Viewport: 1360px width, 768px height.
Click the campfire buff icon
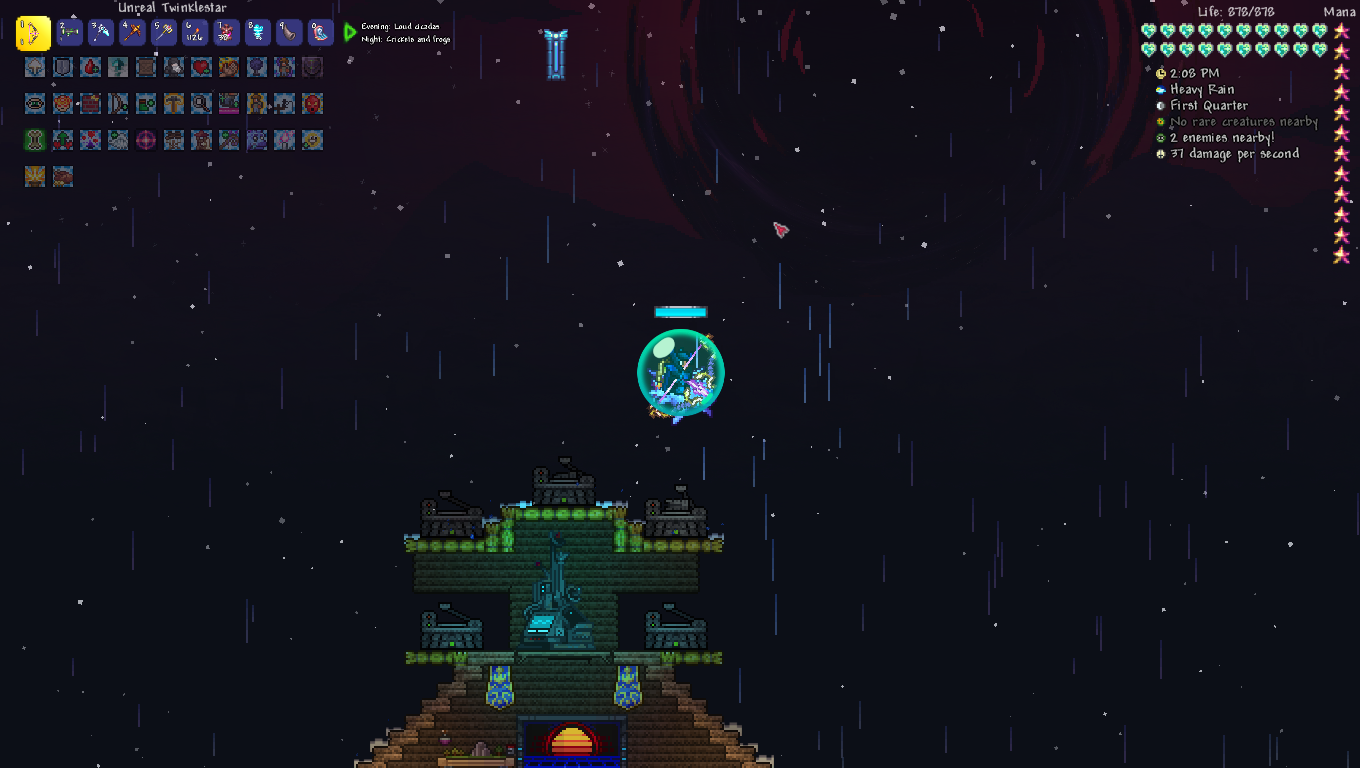35,177
